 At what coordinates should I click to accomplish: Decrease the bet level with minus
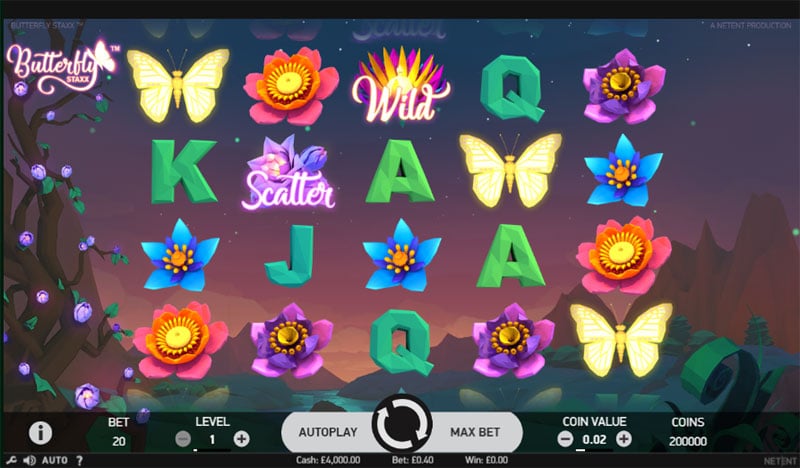pos(183,438)
